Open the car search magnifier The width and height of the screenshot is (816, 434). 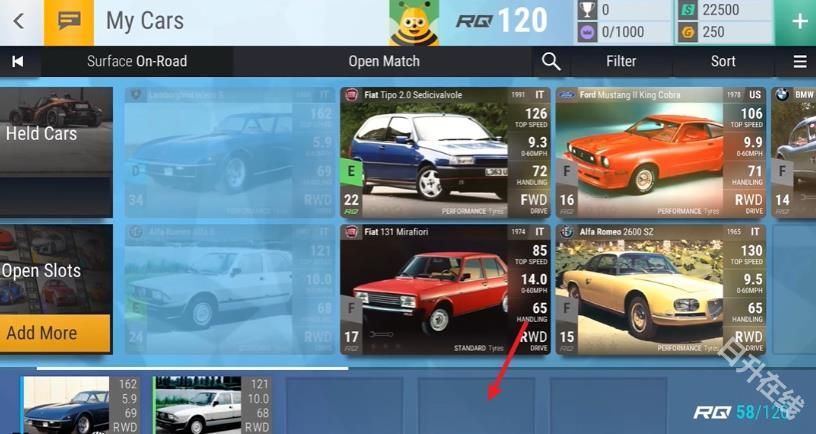pos(551,61)
